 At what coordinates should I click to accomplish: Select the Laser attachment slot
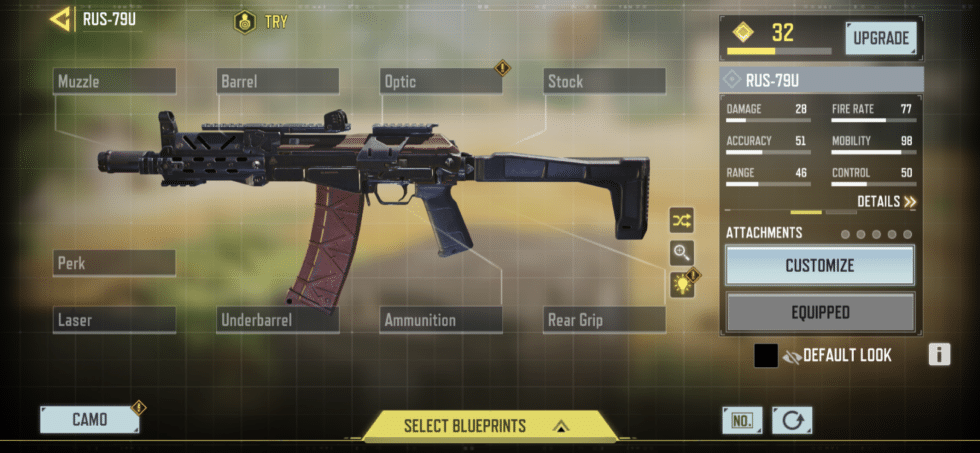[x=114, y=320]
